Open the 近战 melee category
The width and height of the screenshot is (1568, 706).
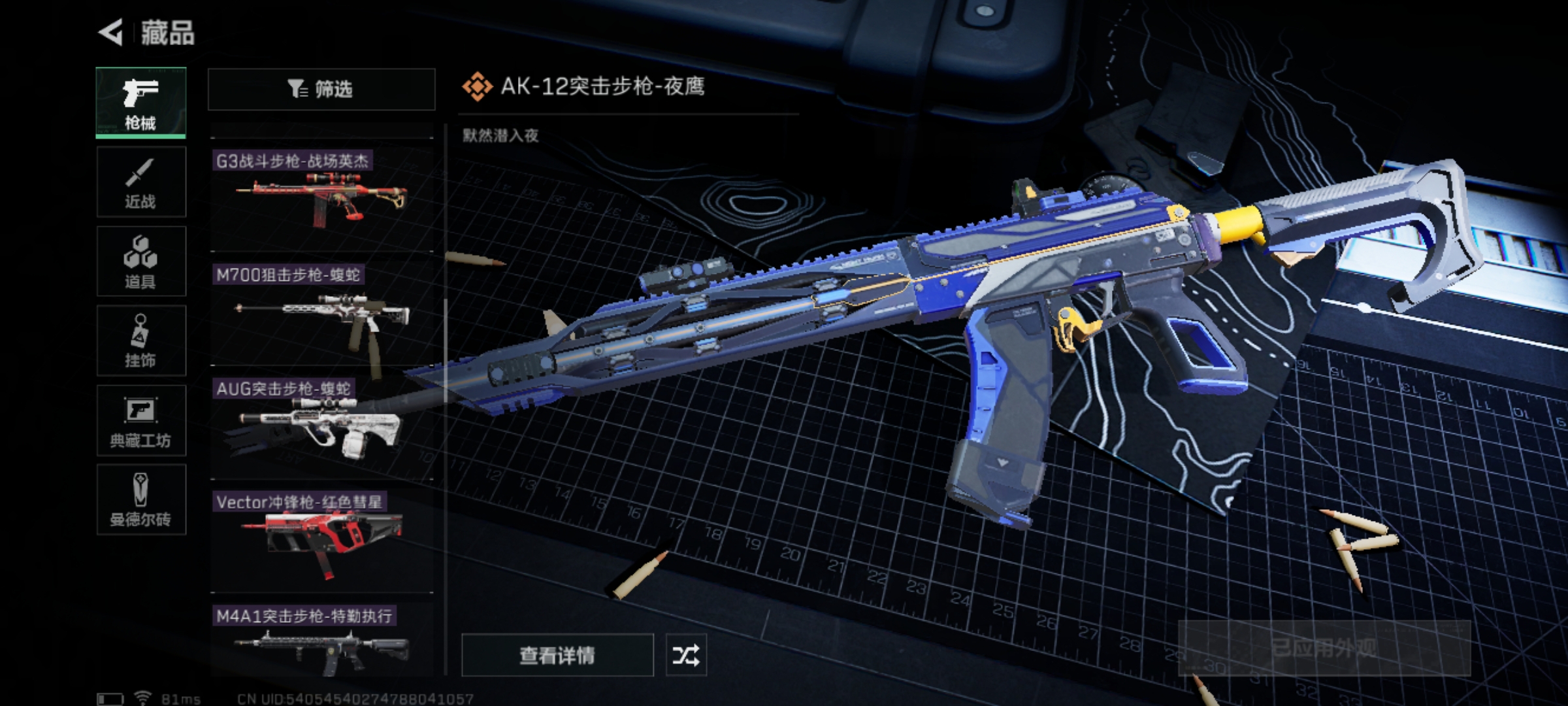pyautogui.click(x=141, y=182)
